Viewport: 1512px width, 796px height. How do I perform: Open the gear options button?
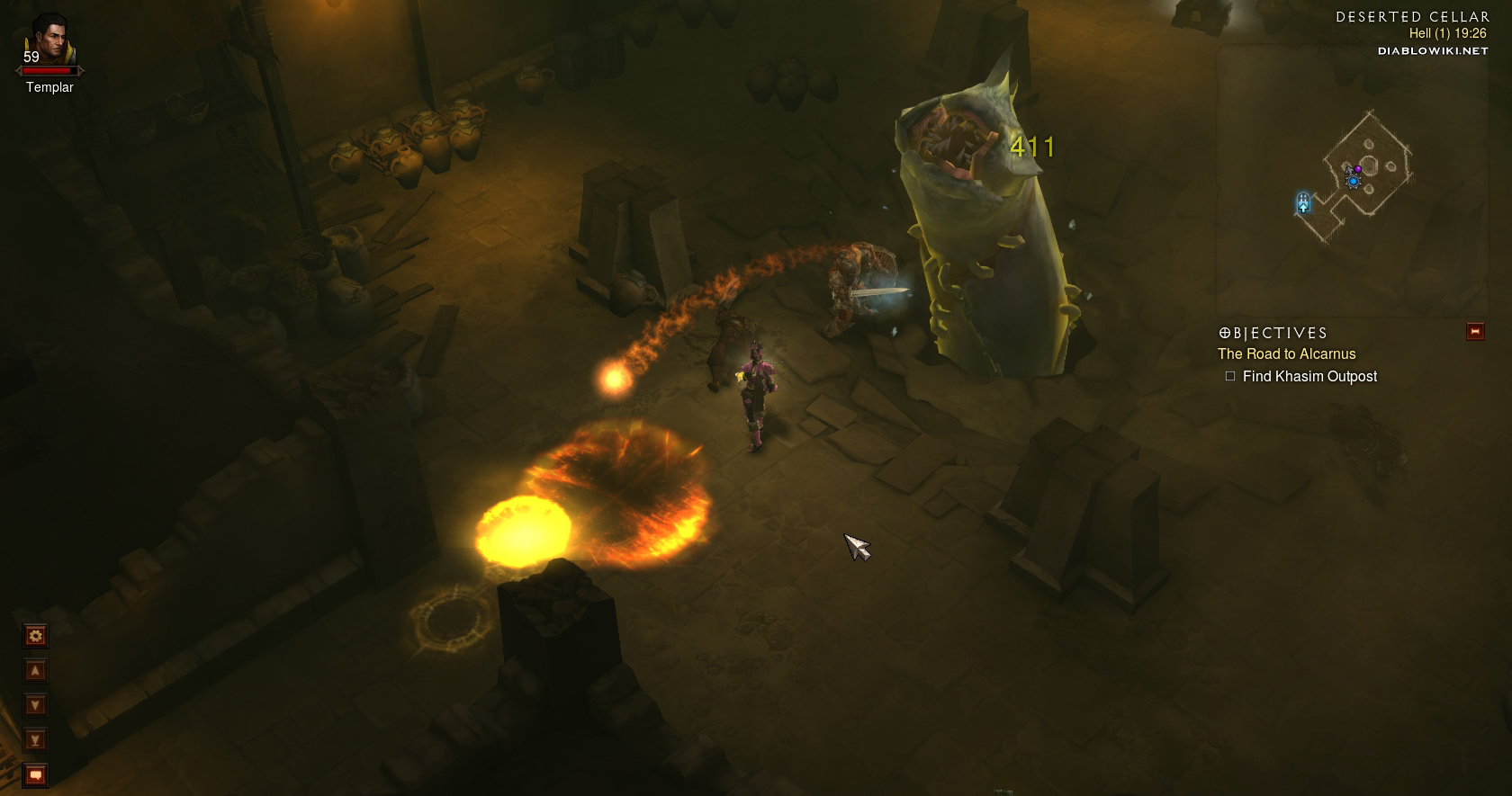(x=35, y=637)
